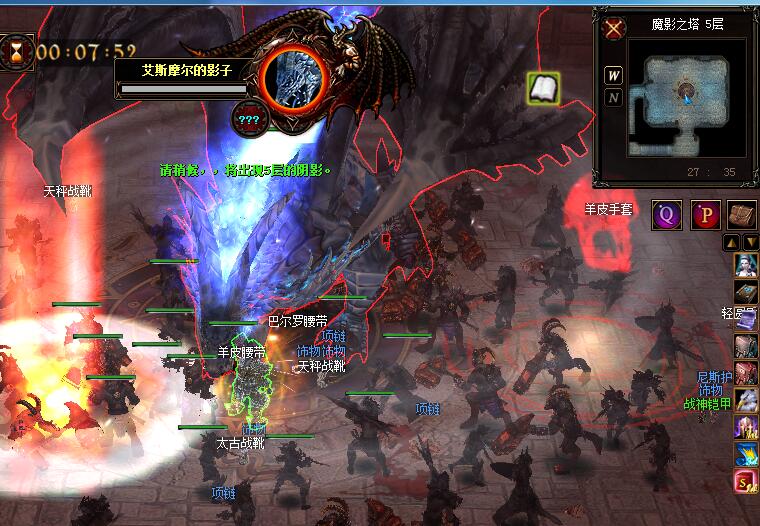This screenshot has width=760, height=526.
Task: Open the glowing green book icon
Action: 543,88
